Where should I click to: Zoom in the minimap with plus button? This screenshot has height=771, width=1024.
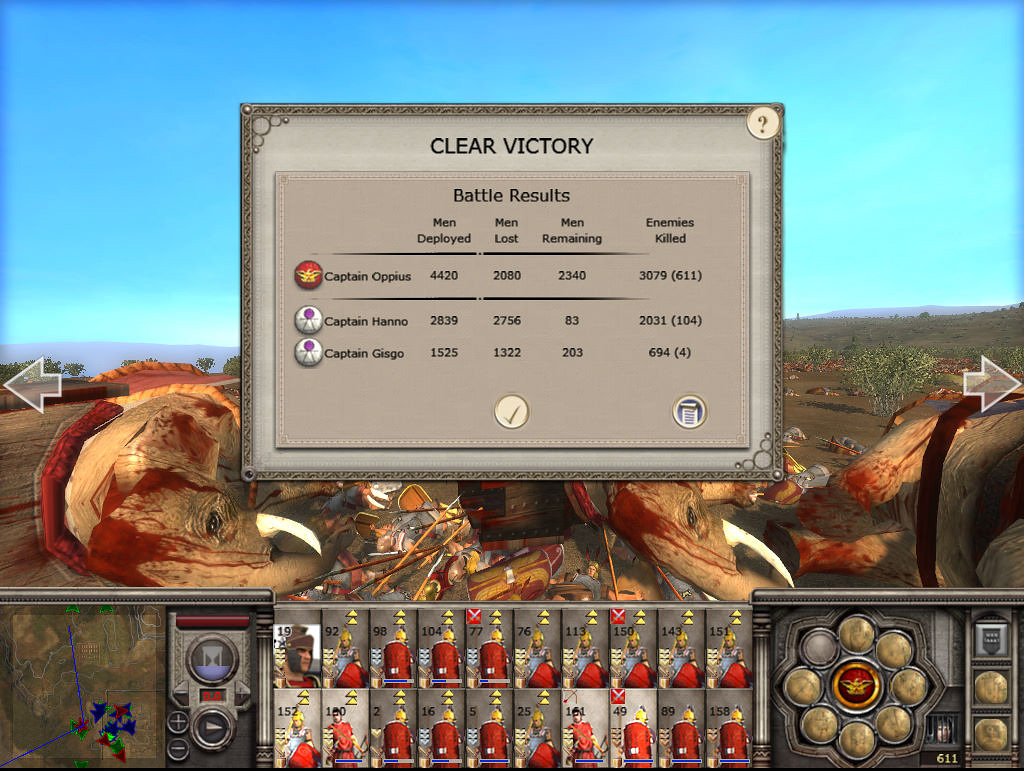[x=177, y=722]
